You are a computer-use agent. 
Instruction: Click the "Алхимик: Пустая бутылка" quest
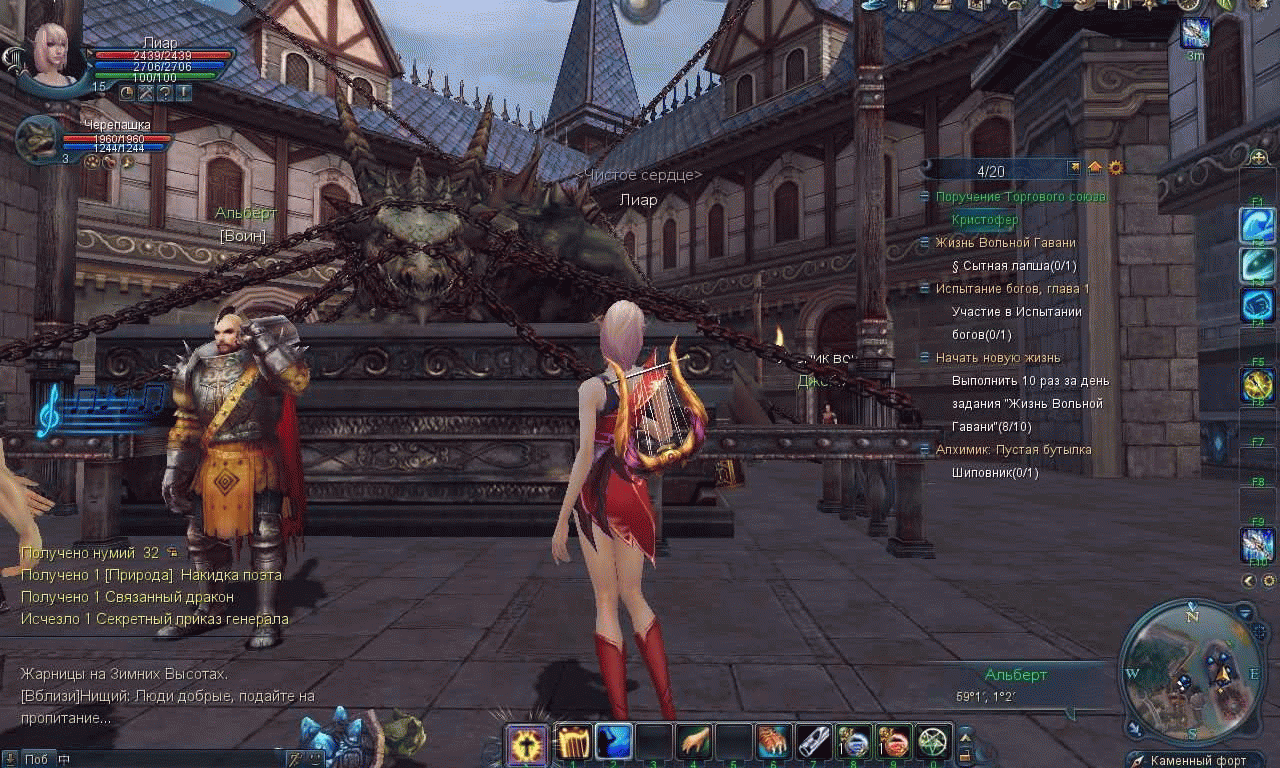tap(1013, 450)
